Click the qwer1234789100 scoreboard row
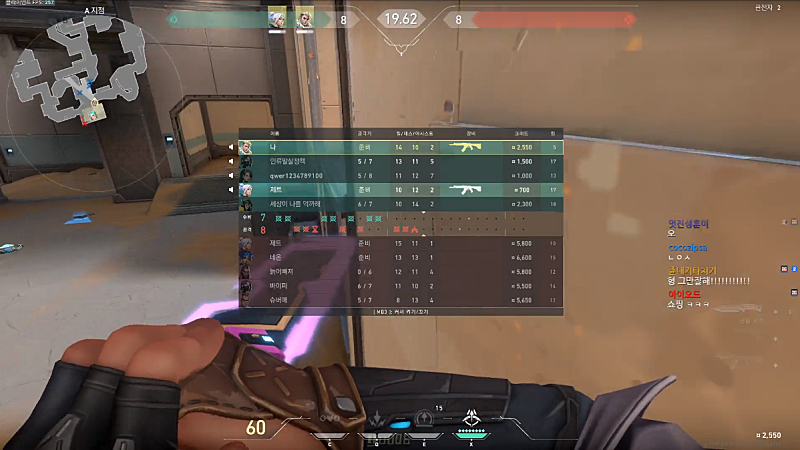This screenshot has height=450, width=800. [x=400, y=175]
